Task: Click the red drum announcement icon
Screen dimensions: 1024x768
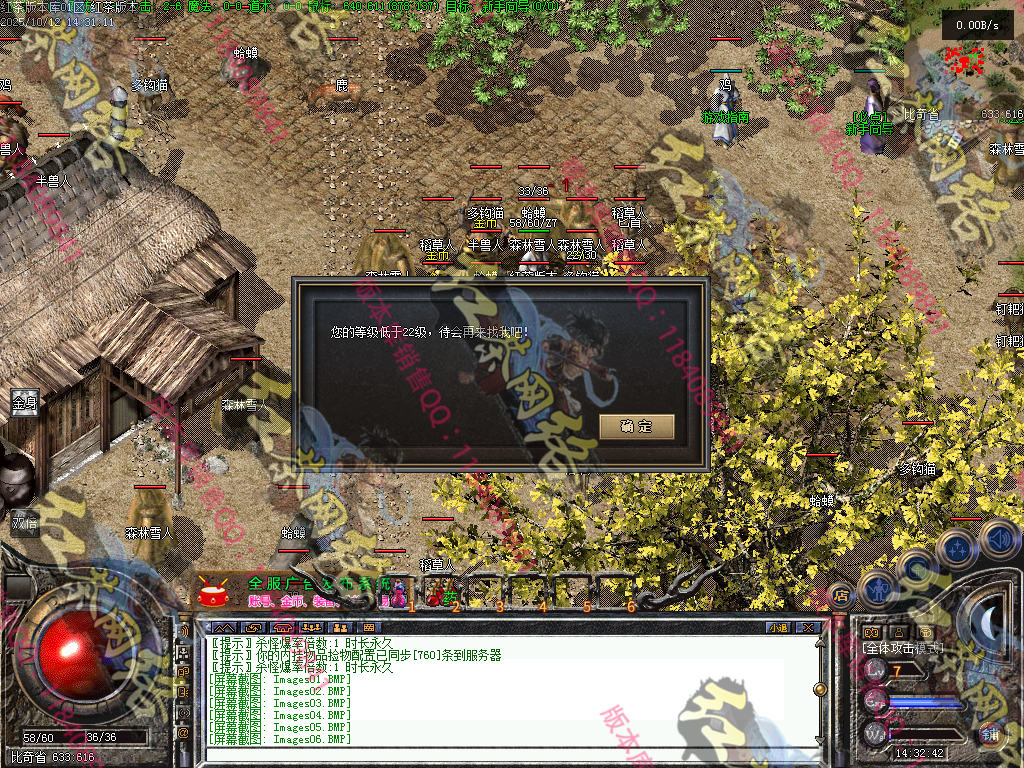Action: [213, 594]
